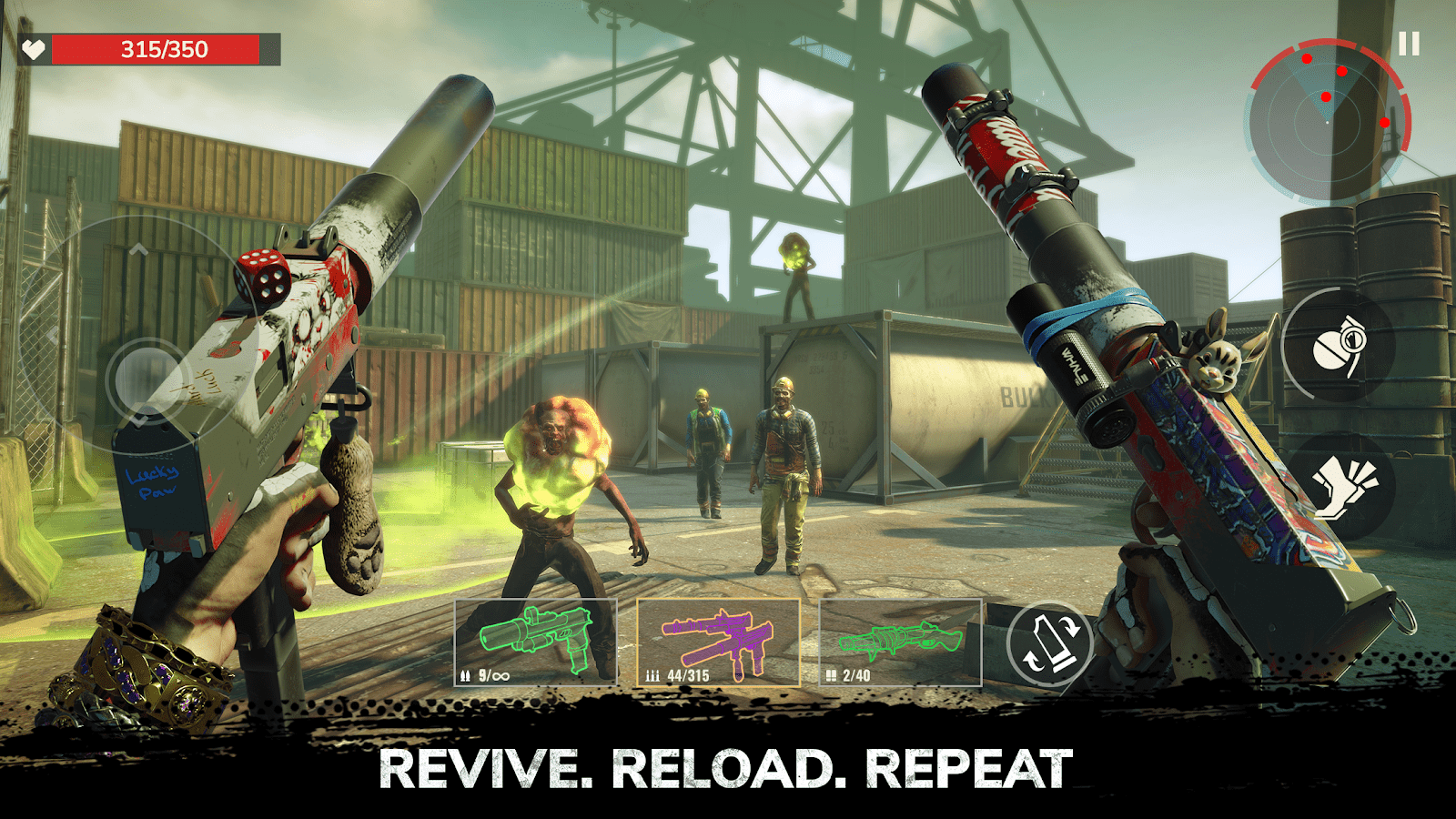Screen dimensions: 1456x819
Task: Throw a grenade with the grenade button
Action: coord(1340,346)
